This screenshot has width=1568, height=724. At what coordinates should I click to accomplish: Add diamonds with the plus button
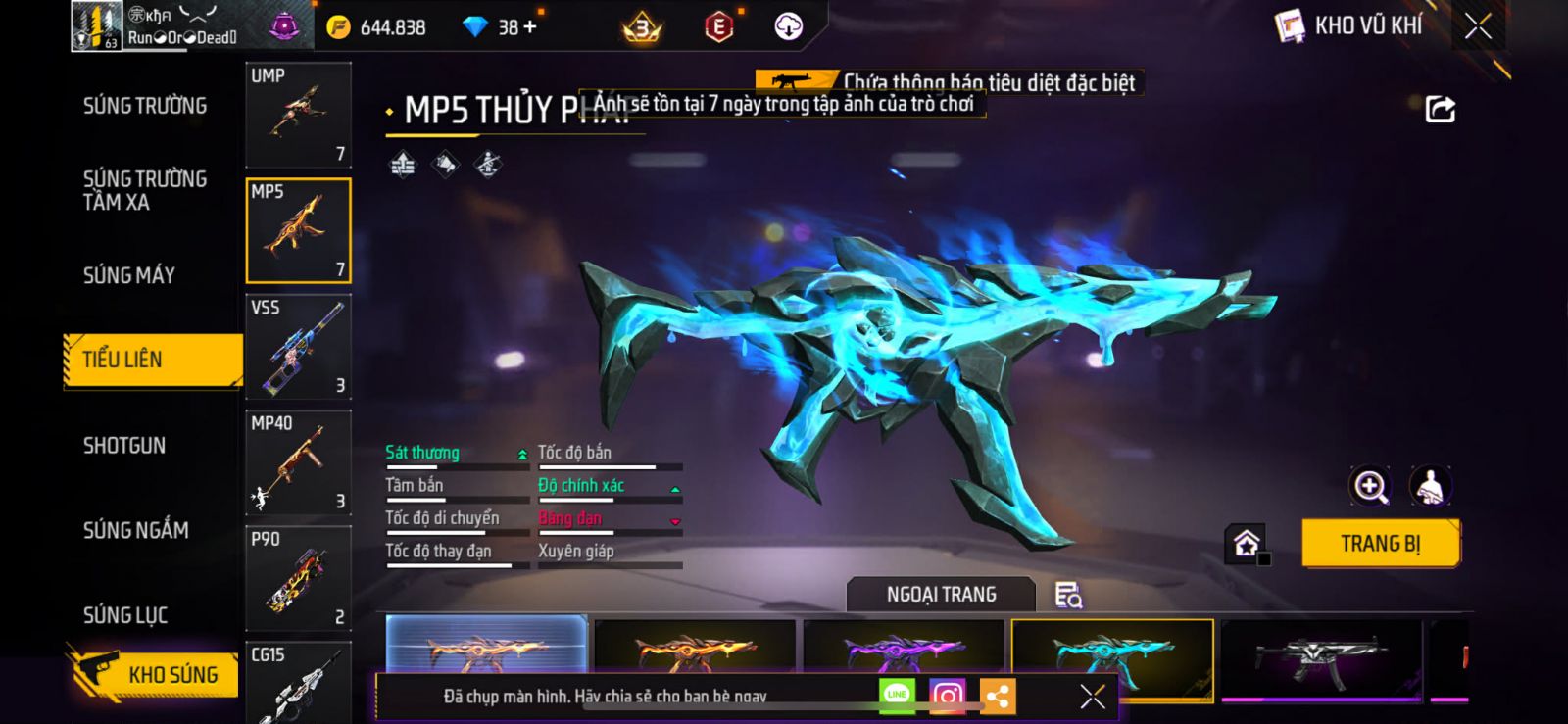[x=530, y=26]
